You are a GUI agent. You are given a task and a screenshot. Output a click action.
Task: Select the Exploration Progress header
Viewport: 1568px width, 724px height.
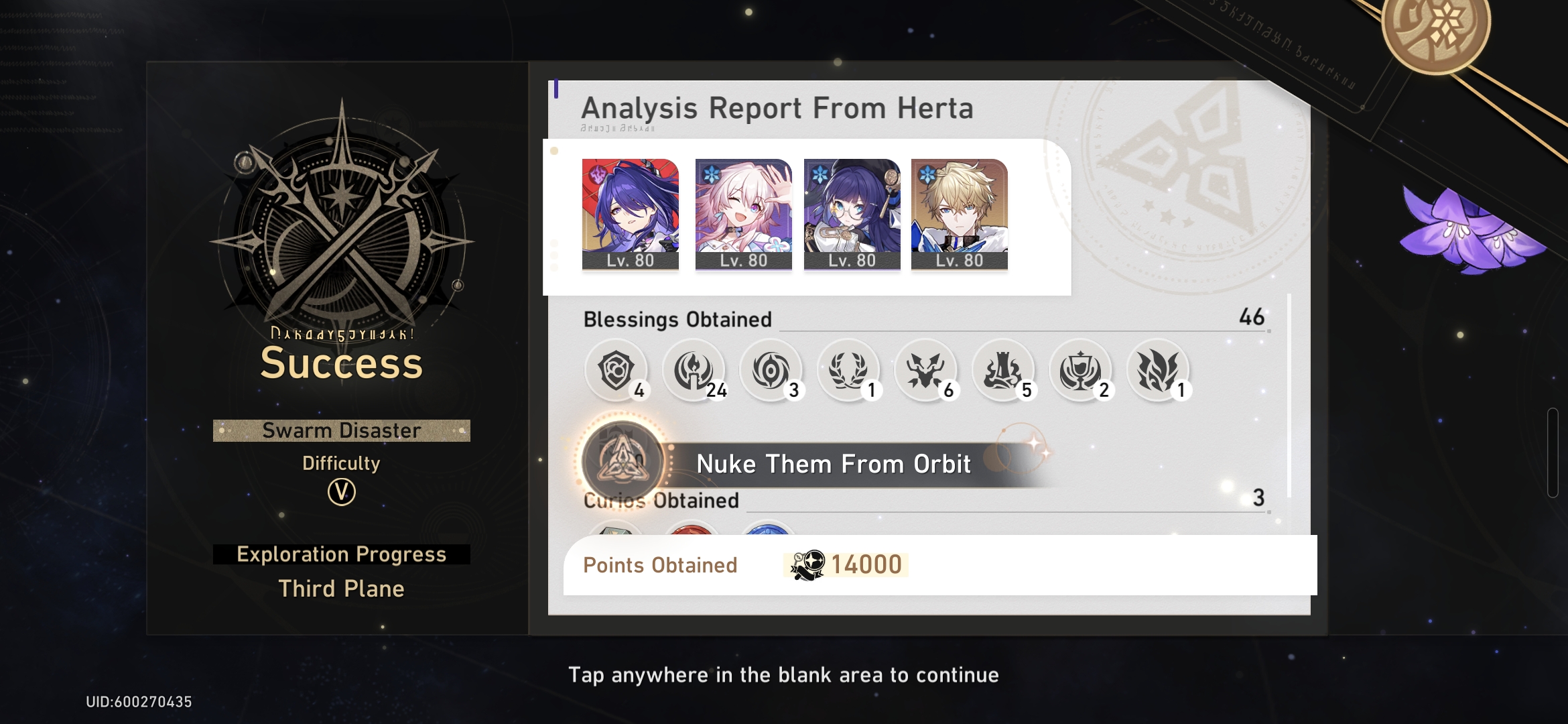(340, 554)
